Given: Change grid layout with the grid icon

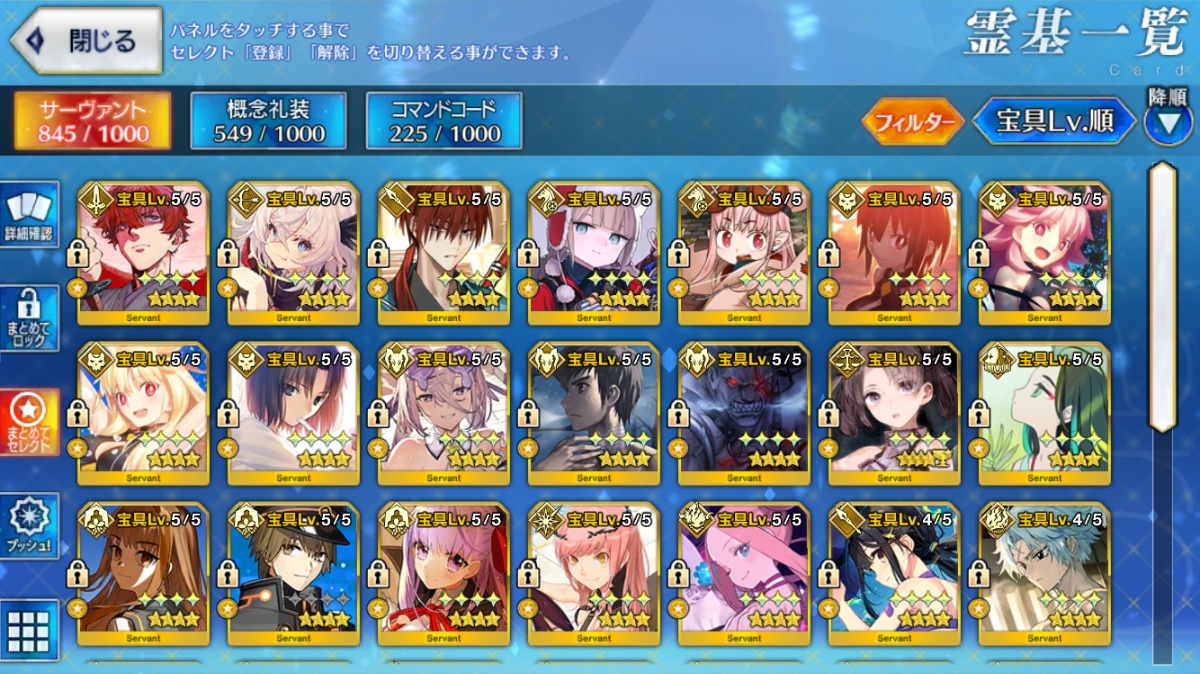Looking at the screenshot, I should (29, 631).
